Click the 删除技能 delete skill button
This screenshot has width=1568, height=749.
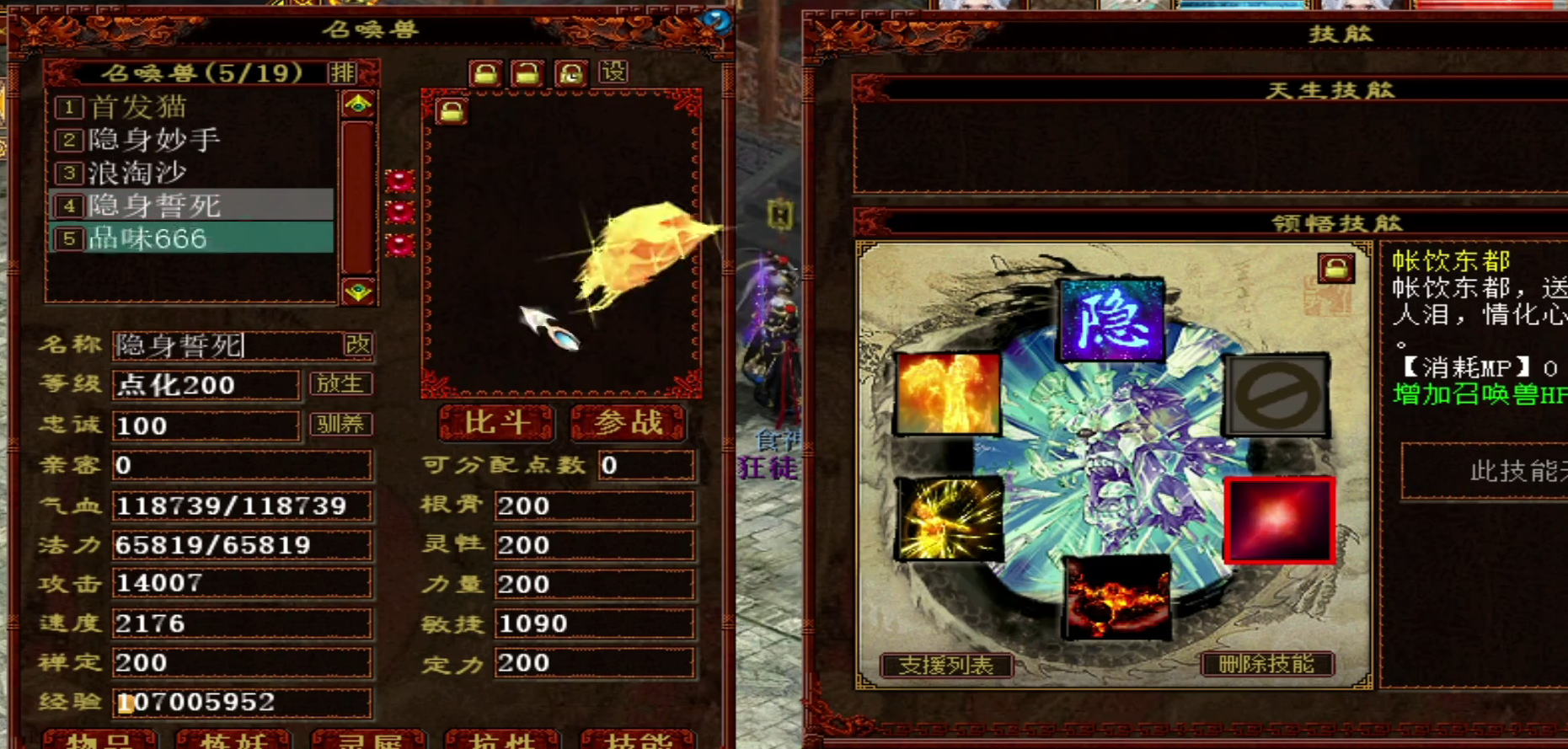(x=1266, y=665)
